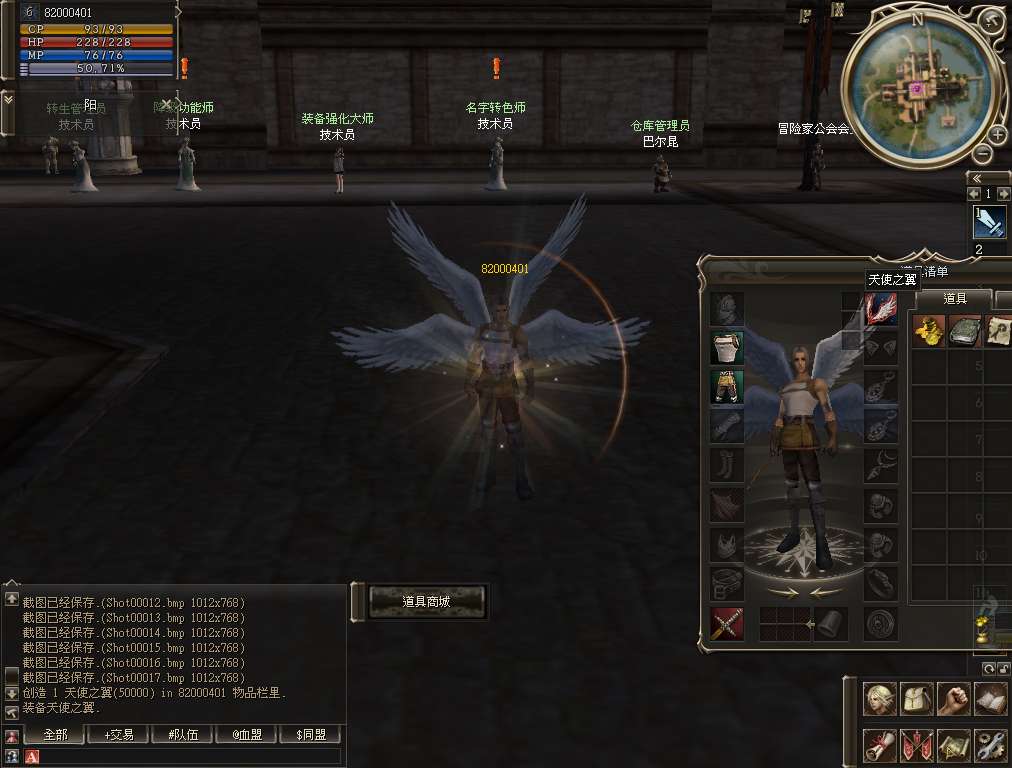Open the 道具商城 item mall button
The image size is (1012, 768).
427,601
